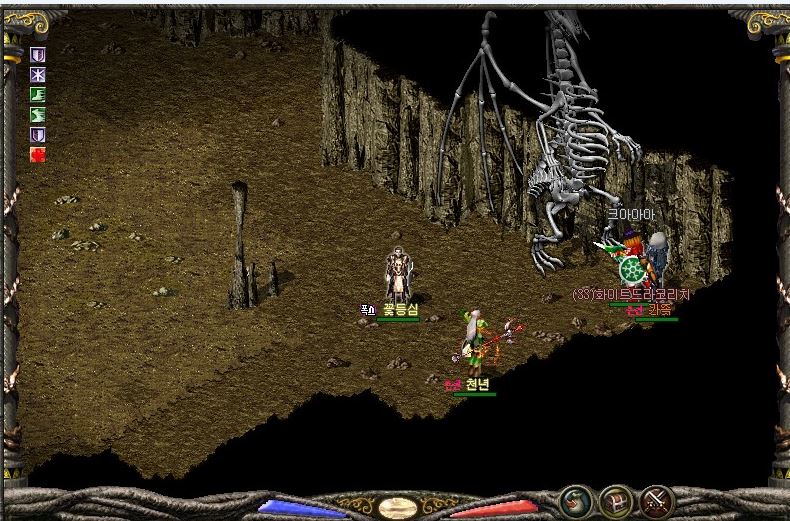Select the white snowflake buff icon
Screen dimensions: 790x521
point(38,75)
